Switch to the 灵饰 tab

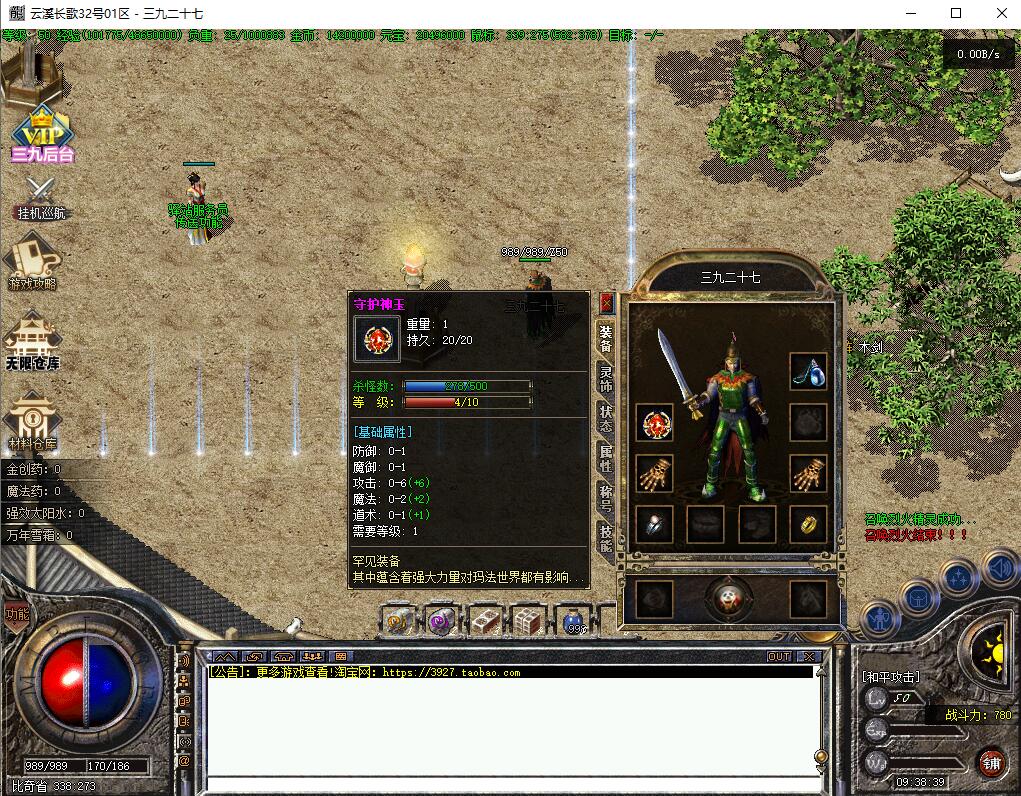coord(606,379)
